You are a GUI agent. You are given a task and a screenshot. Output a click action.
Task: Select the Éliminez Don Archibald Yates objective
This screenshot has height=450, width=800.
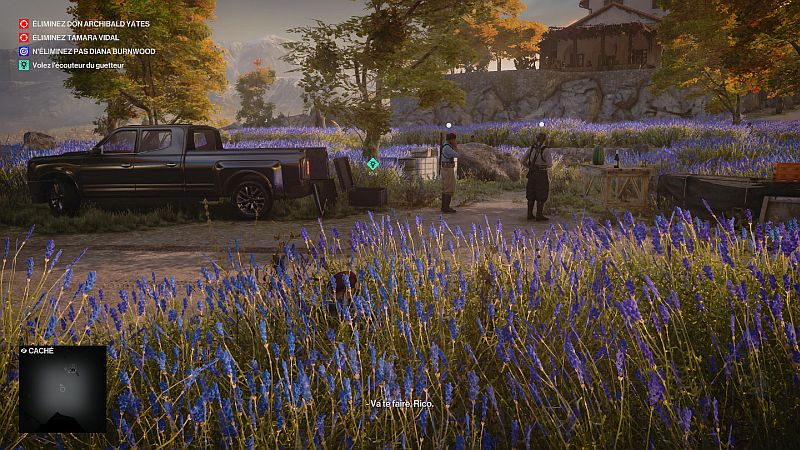point(89,23)
